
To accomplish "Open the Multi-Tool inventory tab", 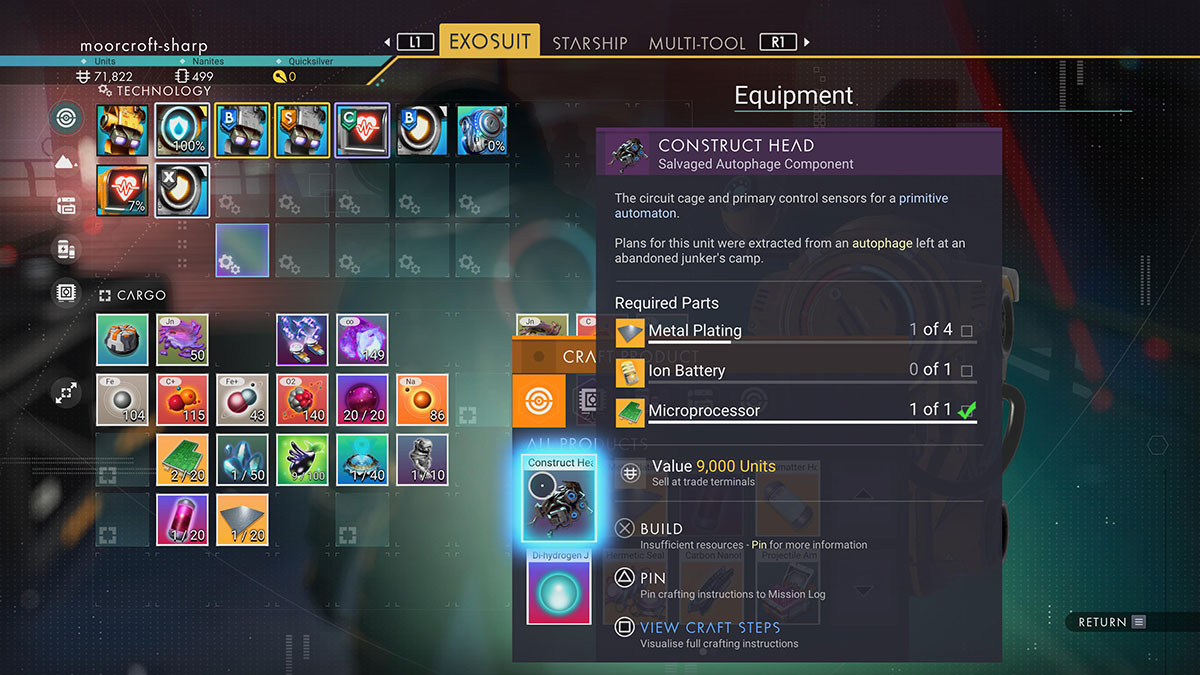I will coord(697,43).
